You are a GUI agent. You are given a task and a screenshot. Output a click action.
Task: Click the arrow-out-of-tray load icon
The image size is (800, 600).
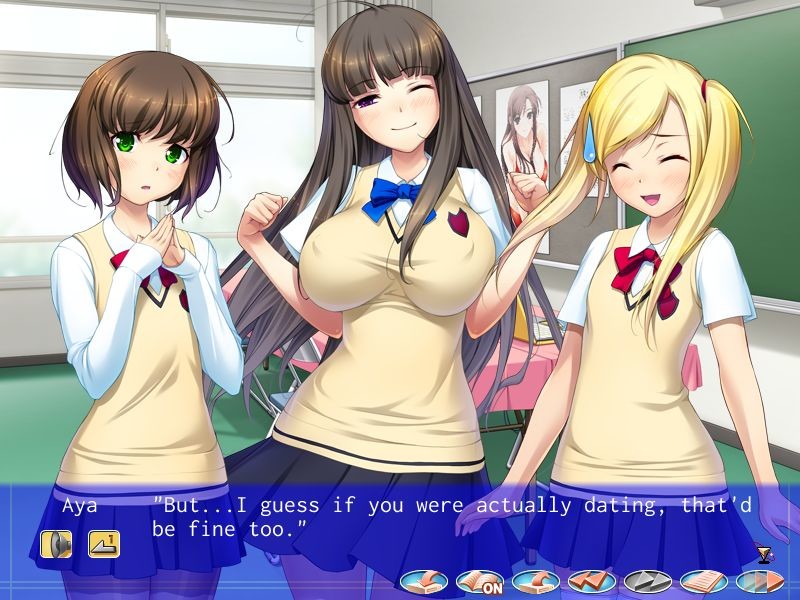535,580
